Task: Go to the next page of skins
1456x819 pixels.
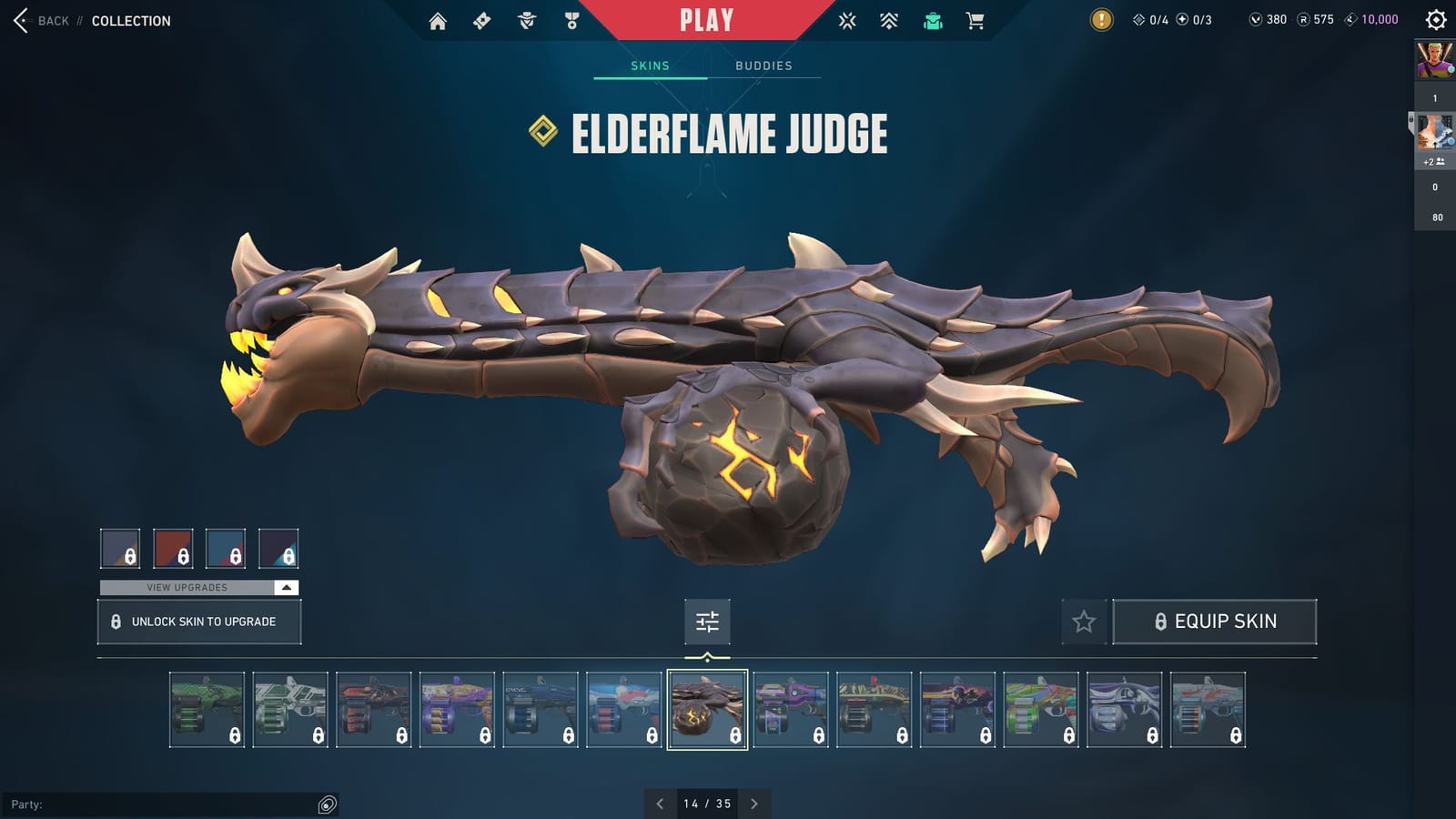Action: 753,804
